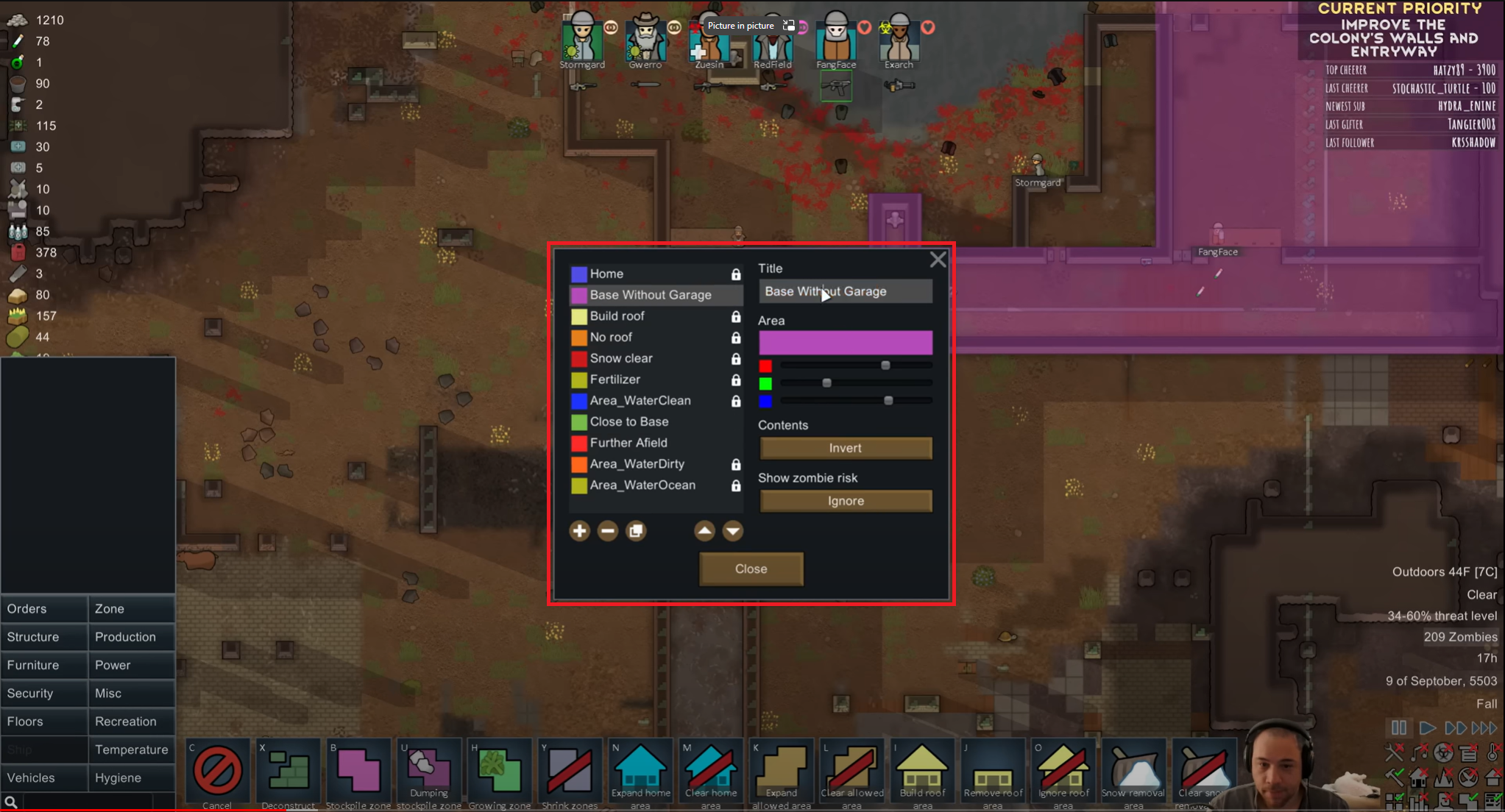Toggle the zombie risk Ignore button

pos(845,501)
